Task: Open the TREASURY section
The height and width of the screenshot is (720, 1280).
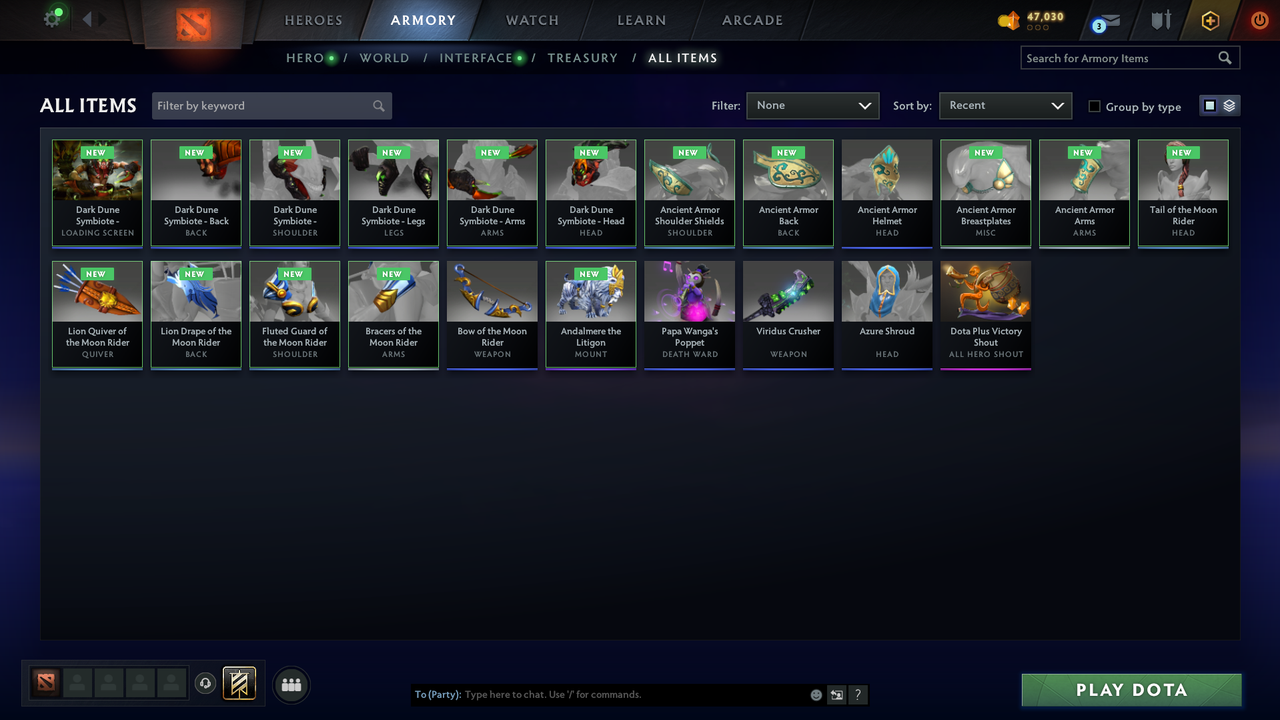Action: (583, 58)
